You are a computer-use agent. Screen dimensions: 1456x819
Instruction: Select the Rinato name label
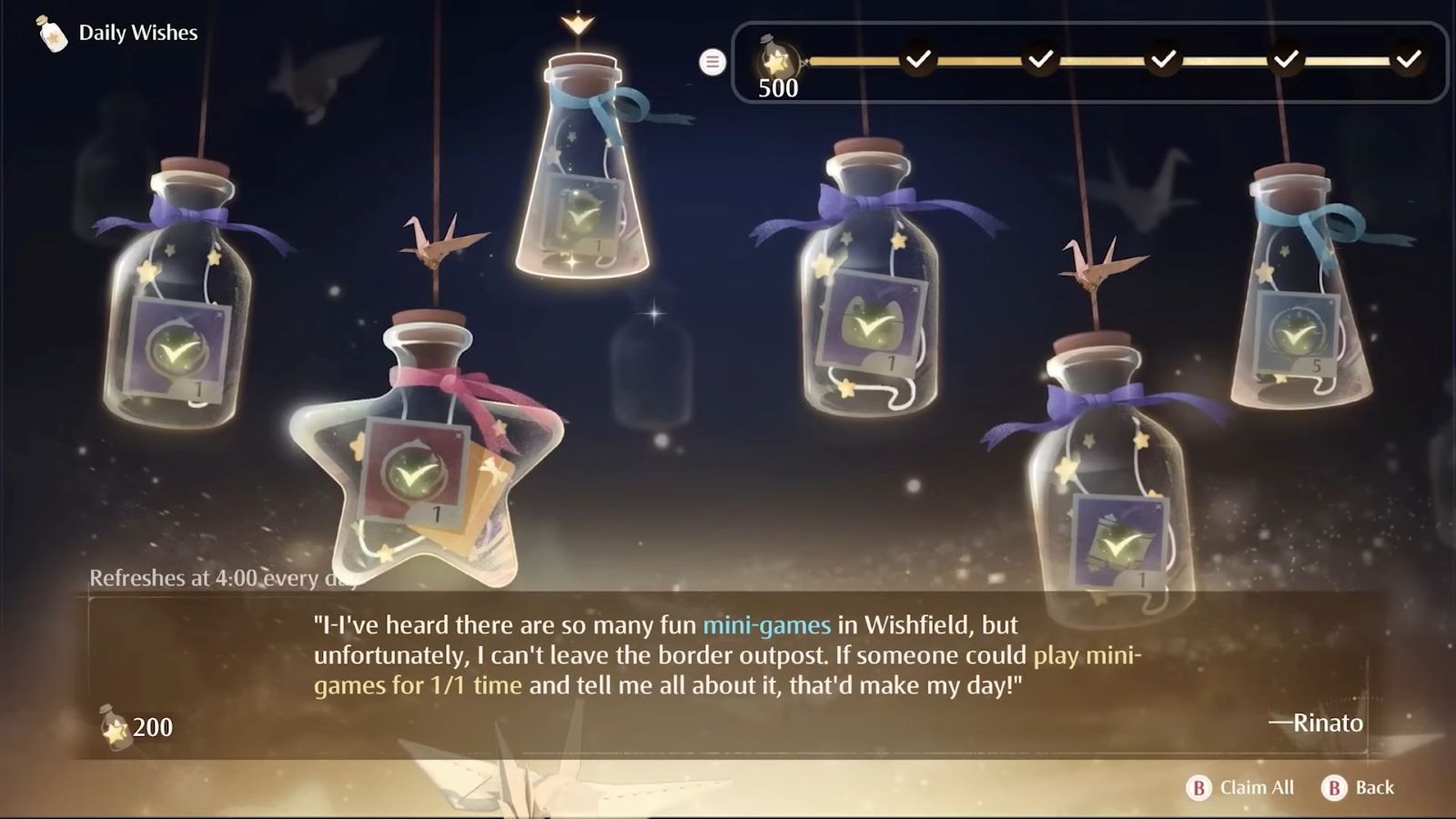[1314, 724]
